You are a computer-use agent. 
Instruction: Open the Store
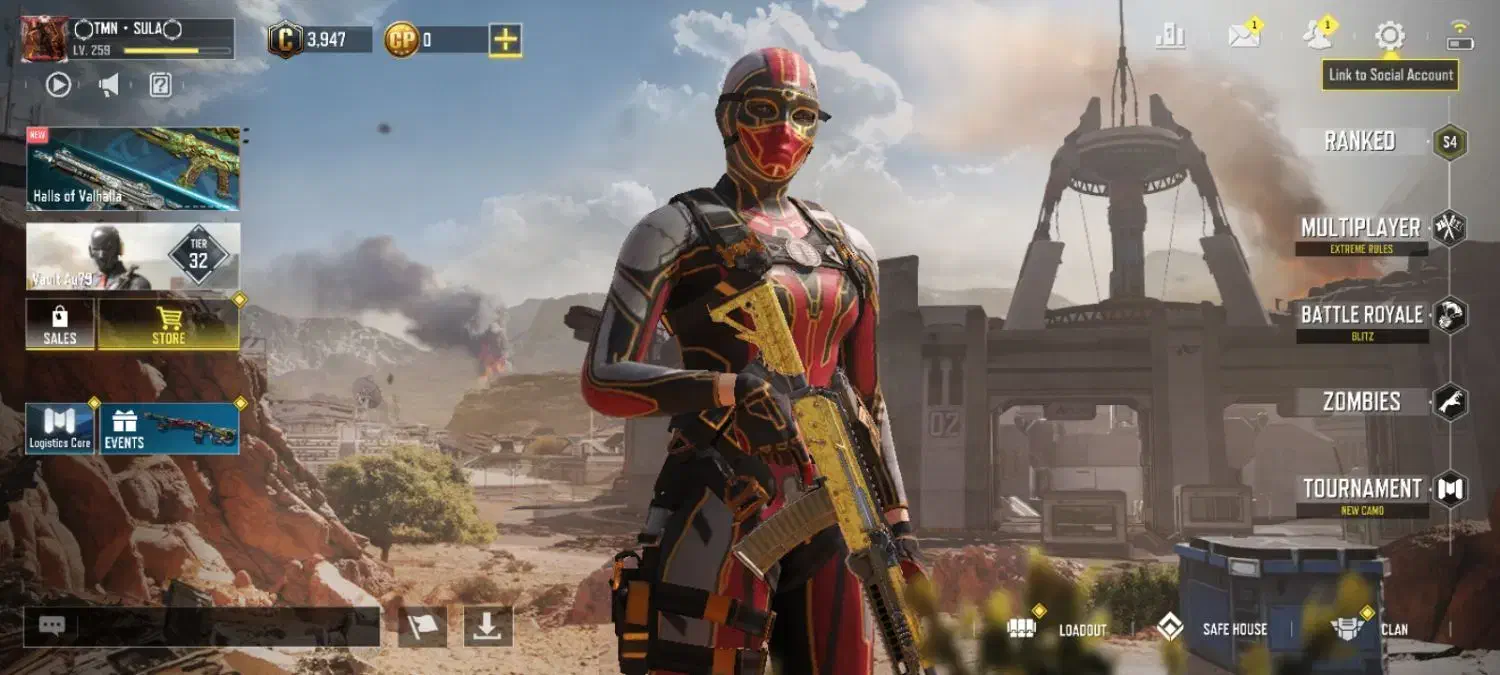[168, 325]
